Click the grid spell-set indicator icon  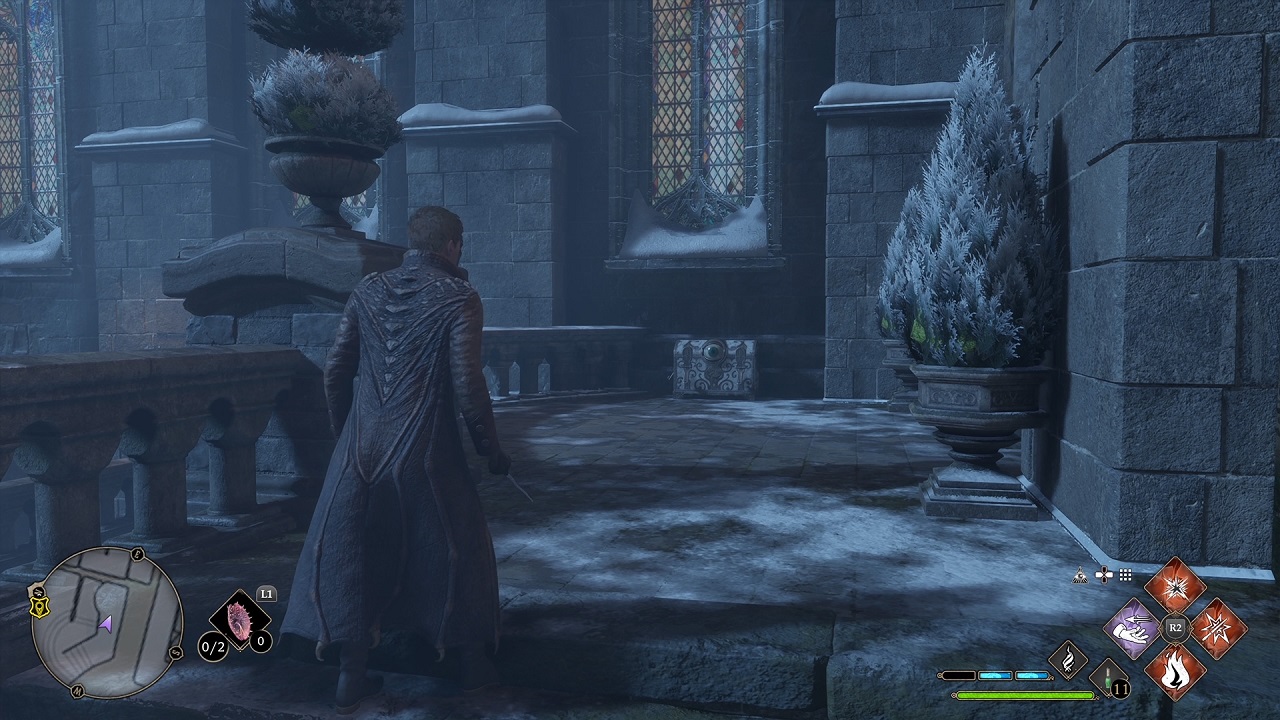(x=1125, y=575)
